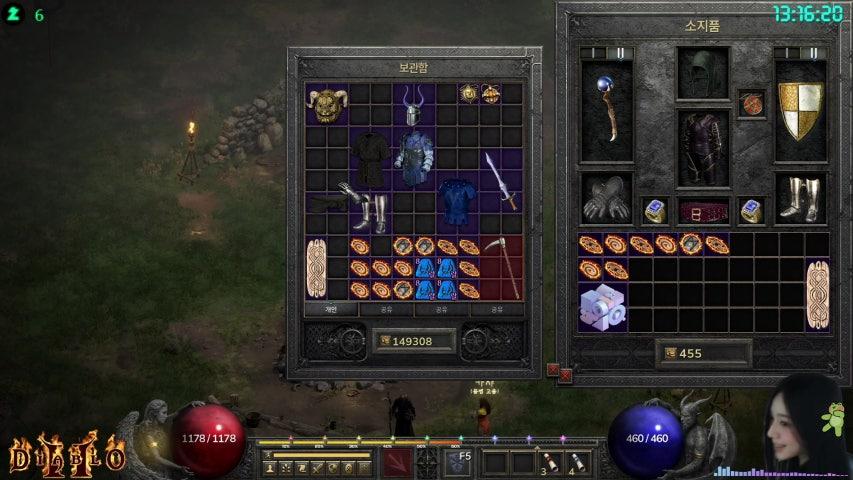Select the black robe armor in stash
The image size is (853, 480).
pos(369,158)
